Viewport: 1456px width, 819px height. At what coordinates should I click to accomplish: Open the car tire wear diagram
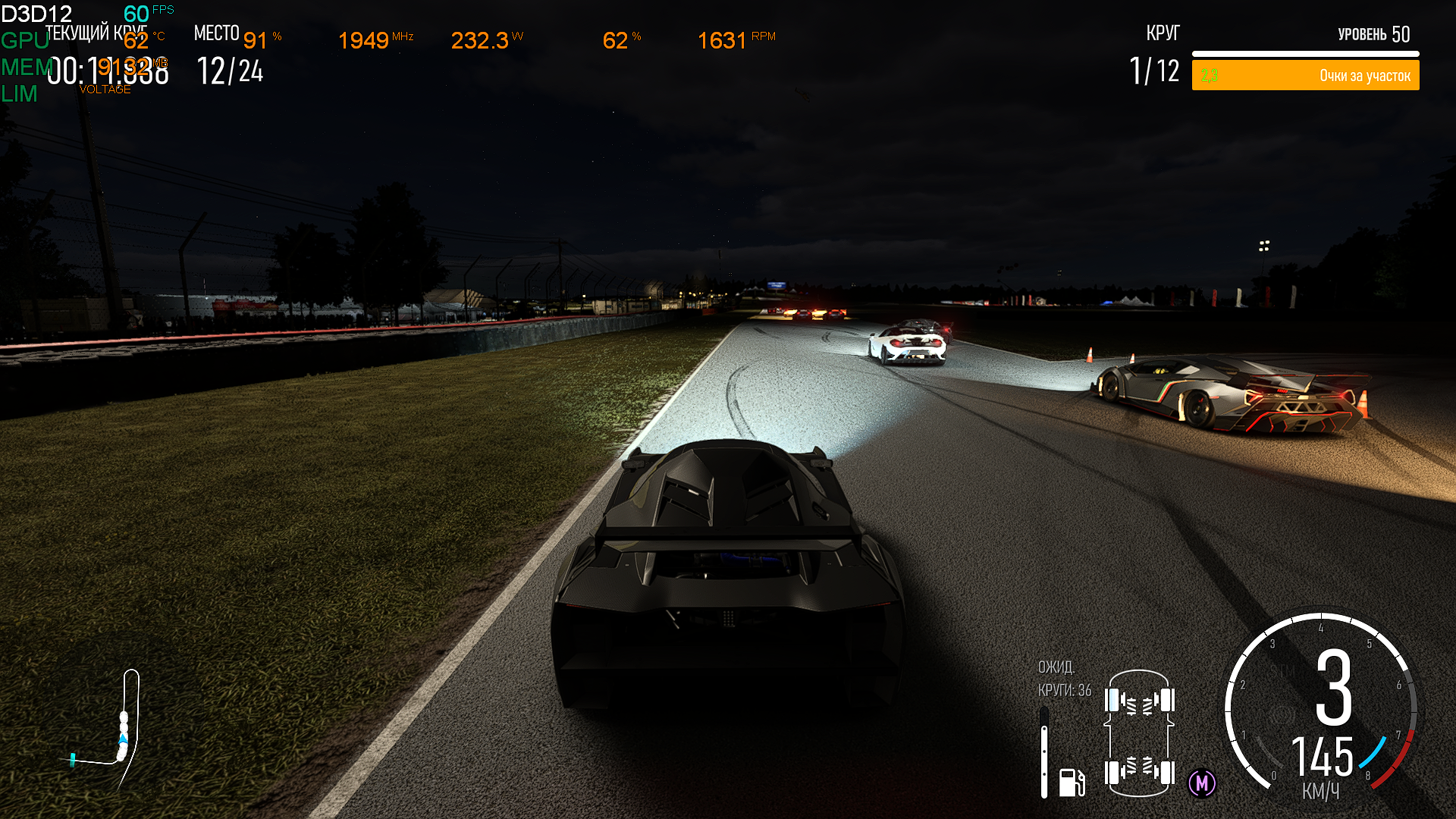coord(1139,733)
